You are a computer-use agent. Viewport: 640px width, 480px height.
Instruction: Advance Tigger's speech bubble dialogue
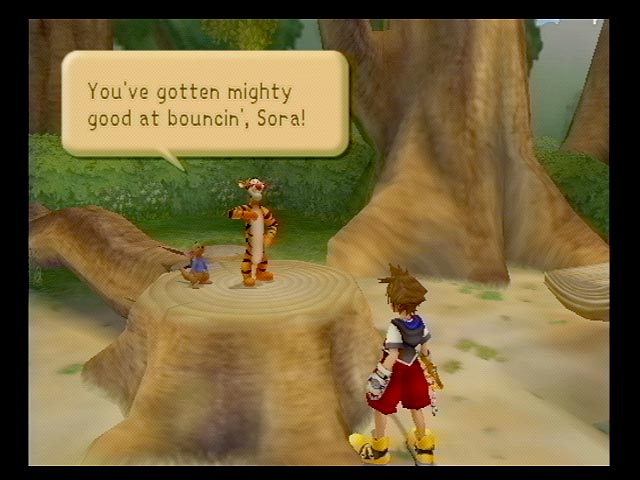click(204, 104)
